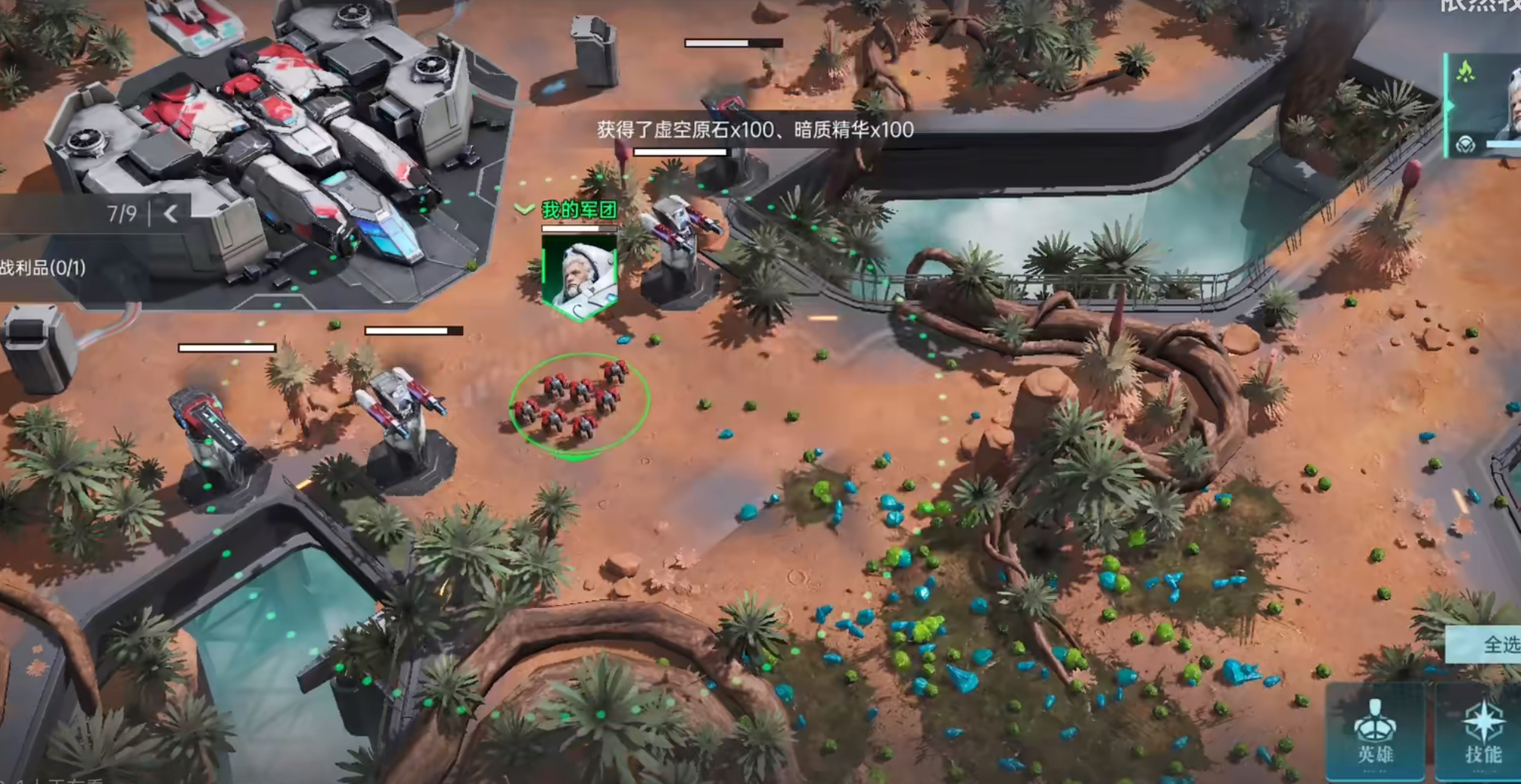The height and width of the screenshot is (784, 1521).
Task: Open the 英雄 hero menu
Action: pyautogui.click(x=1375, y=733)
